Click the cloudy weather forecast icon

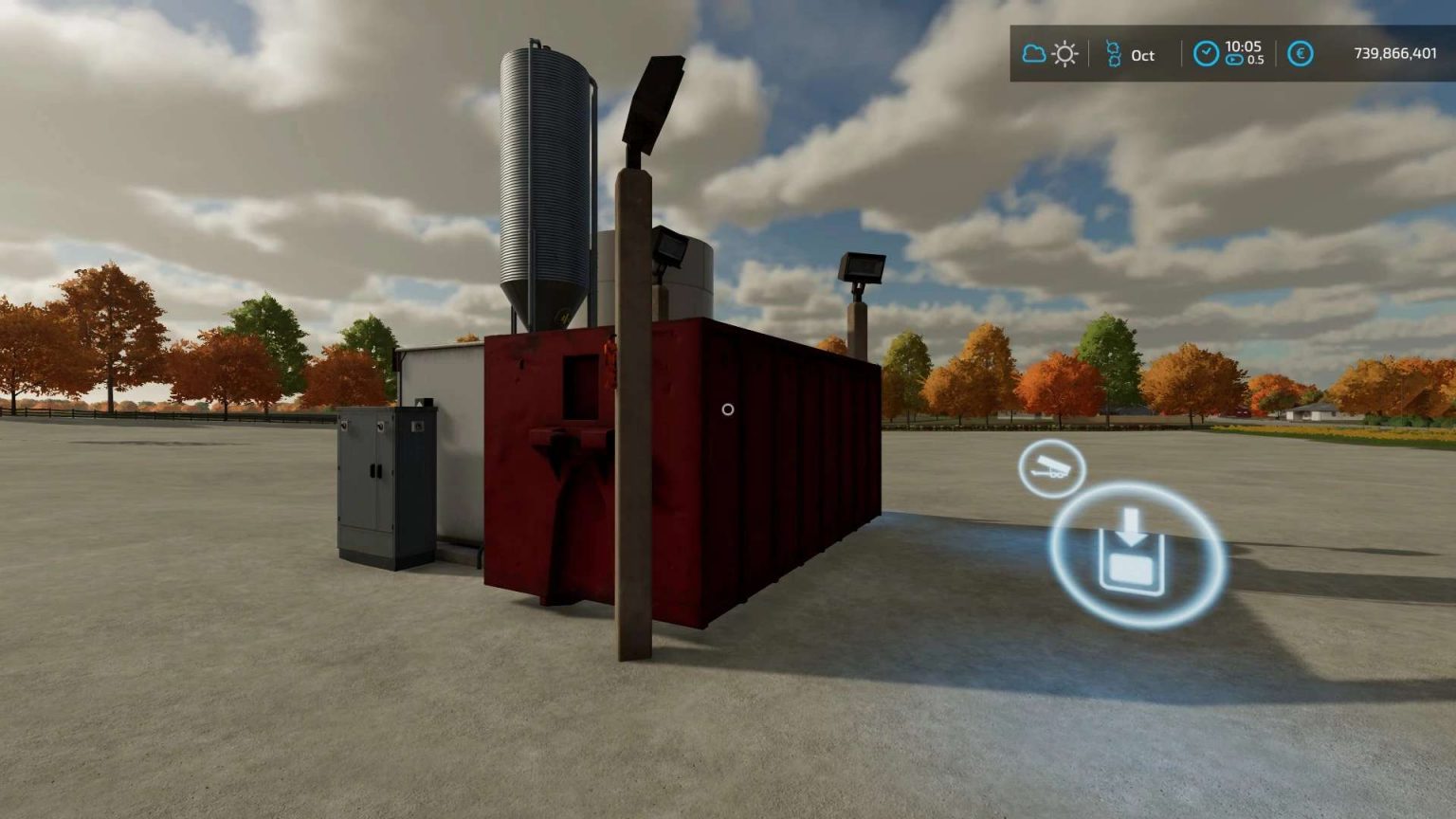point(1033,52)
